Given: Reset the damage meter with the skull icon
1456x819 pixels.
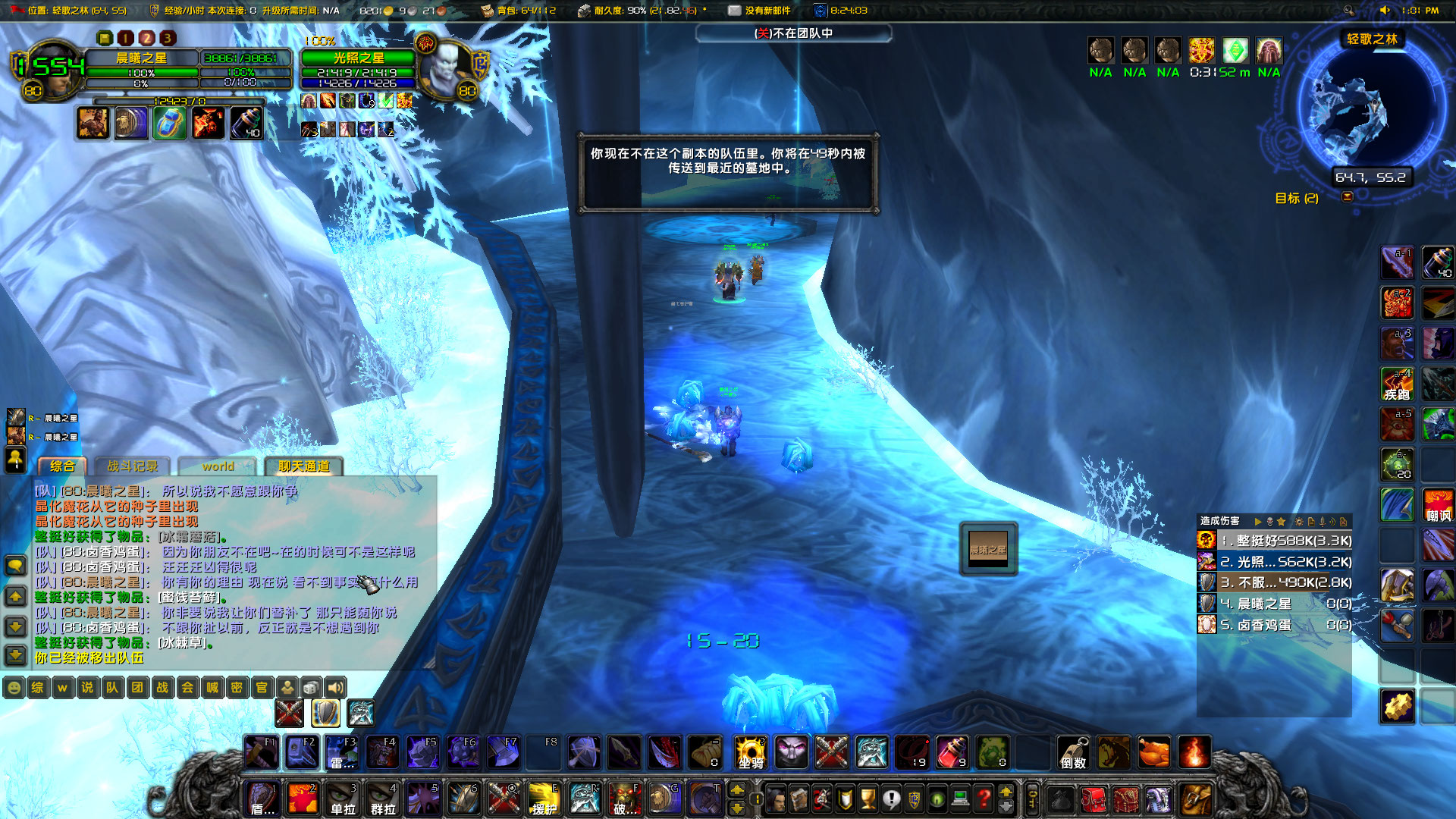Looking at the screenshot, I should click(1269, 521).
